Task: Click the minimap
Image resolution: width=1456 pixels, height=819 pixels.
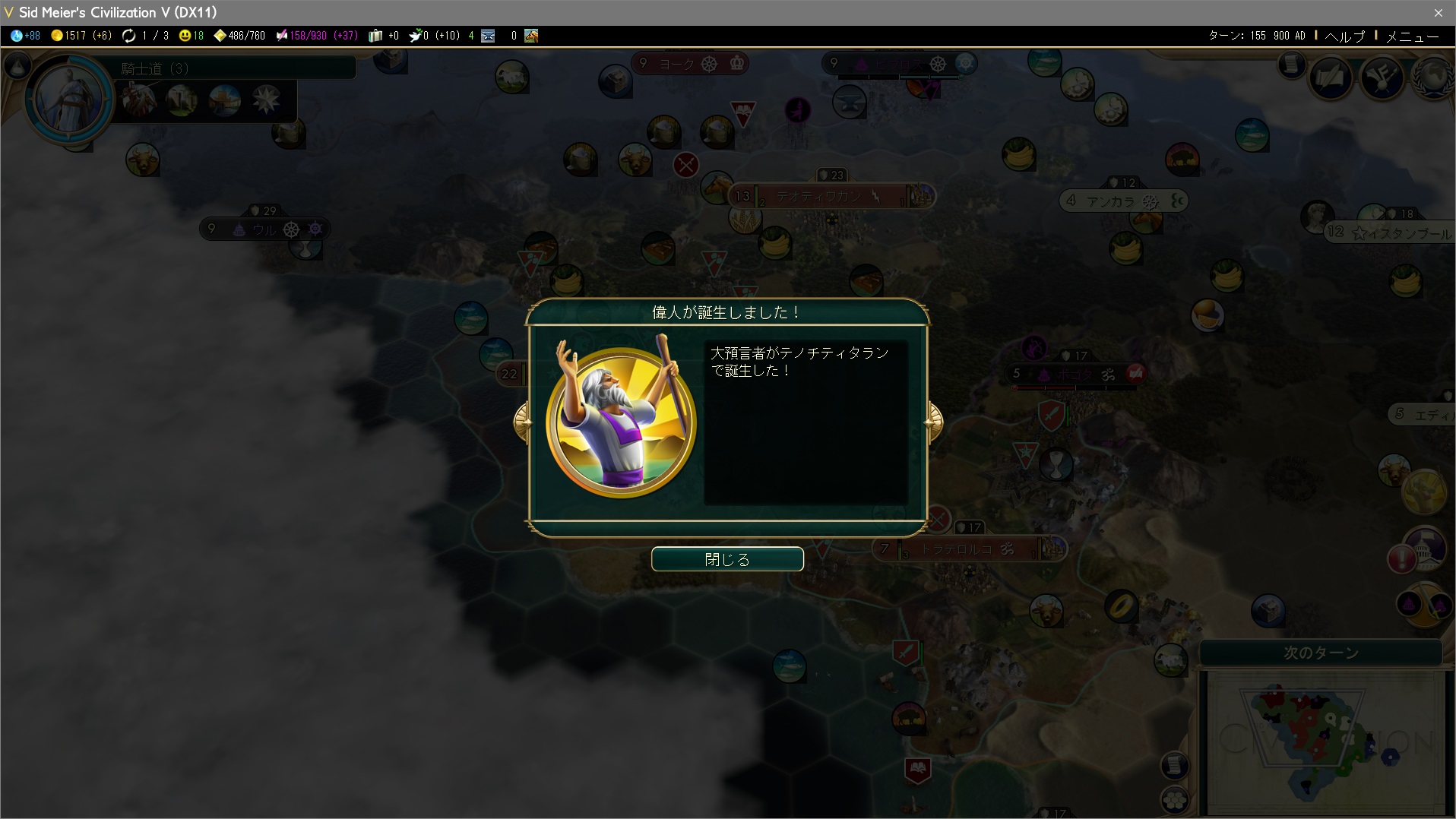Action: 1322,741
